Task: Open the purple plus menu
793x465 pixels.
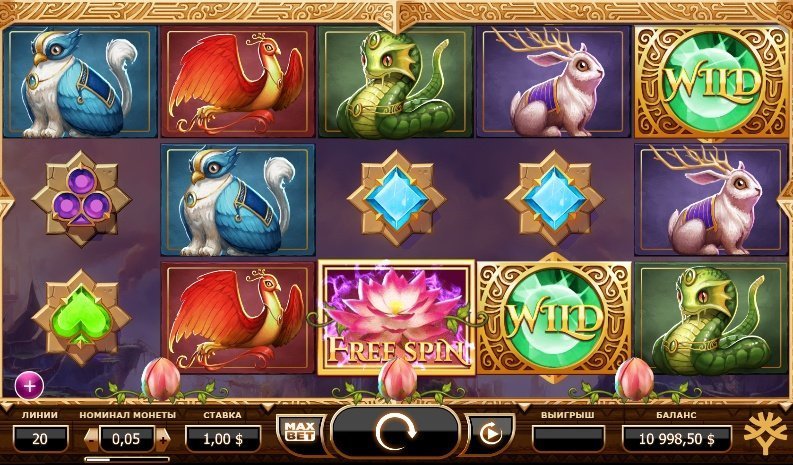Action: click(x=29, y=382)
